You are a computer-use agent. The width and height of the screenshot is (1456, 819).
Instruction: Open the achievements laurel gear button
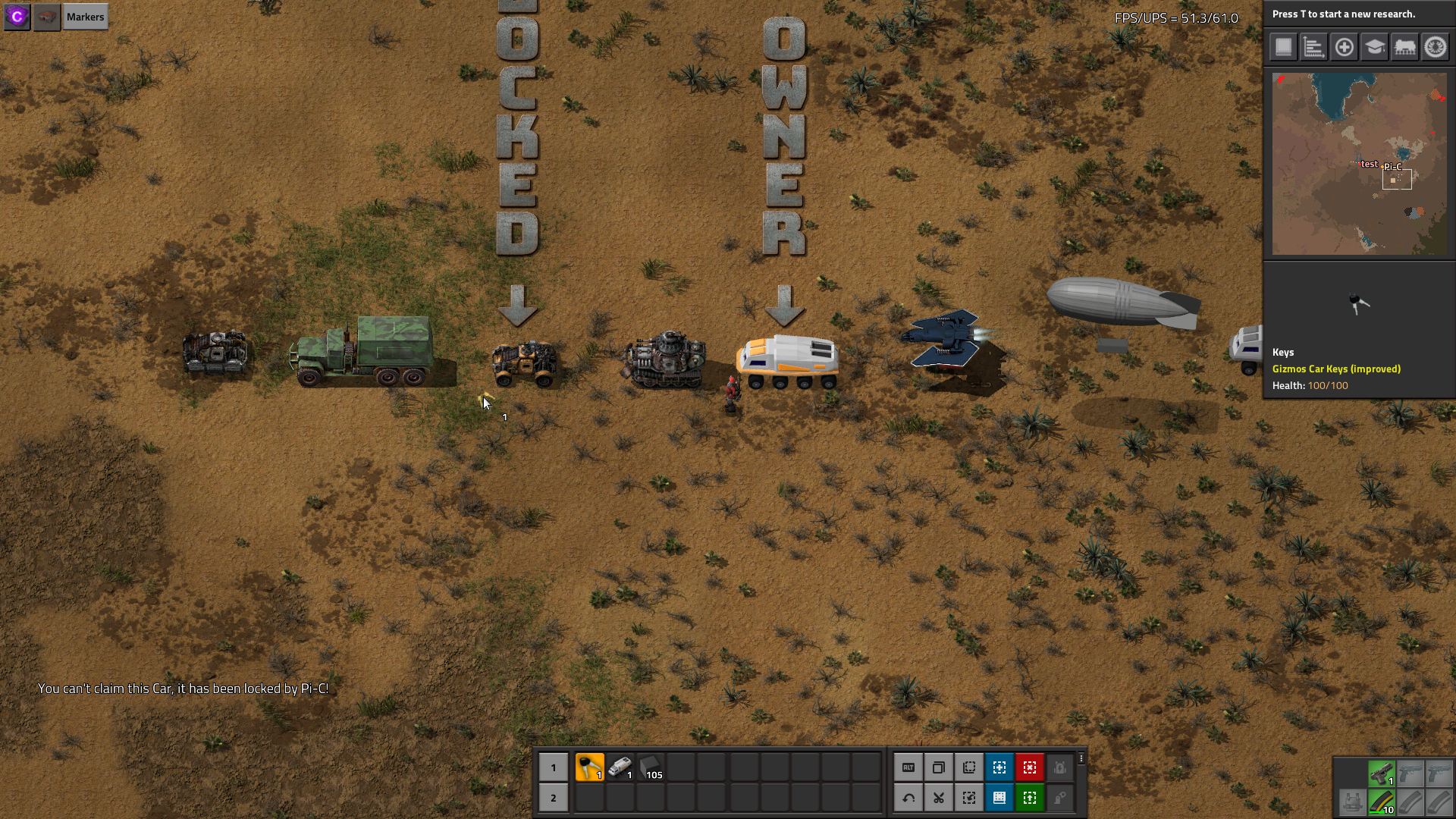(x=1435, y=47)
